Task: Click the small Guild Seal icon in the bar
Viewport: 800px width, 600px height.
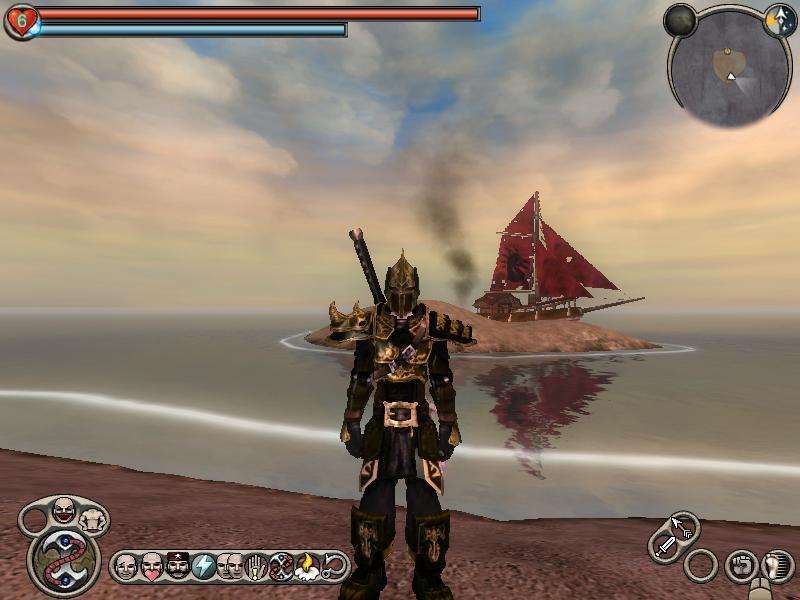Action: (x=281, y=567)
